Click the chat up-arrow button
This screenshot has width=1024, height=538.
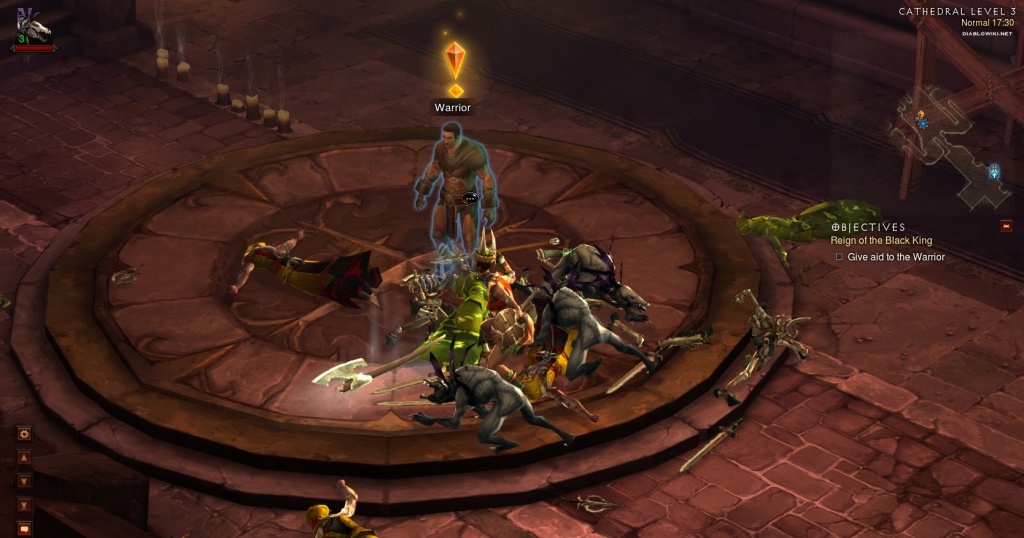click(24, 458)
